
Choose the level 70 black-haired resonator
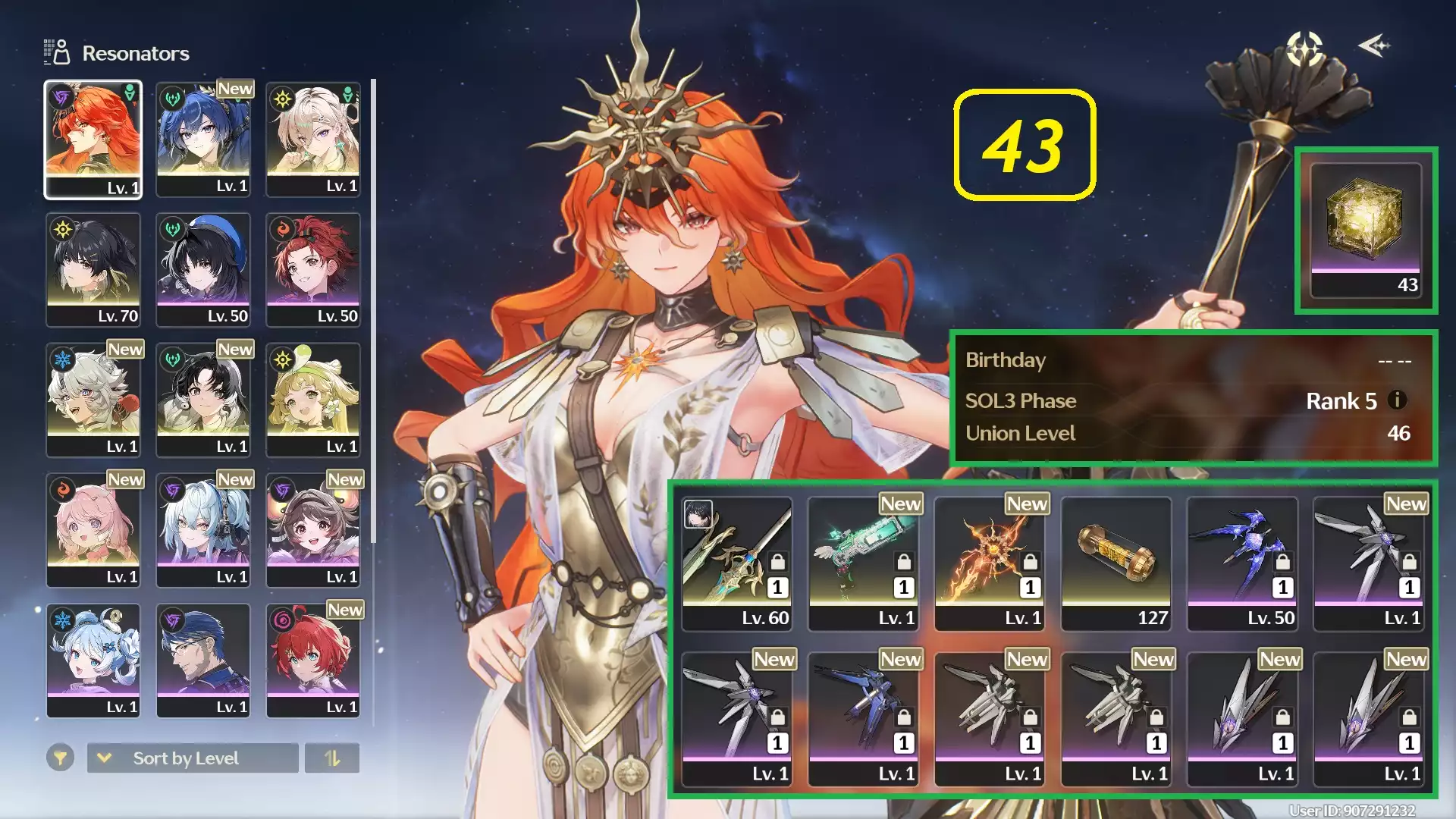point(93,269)
